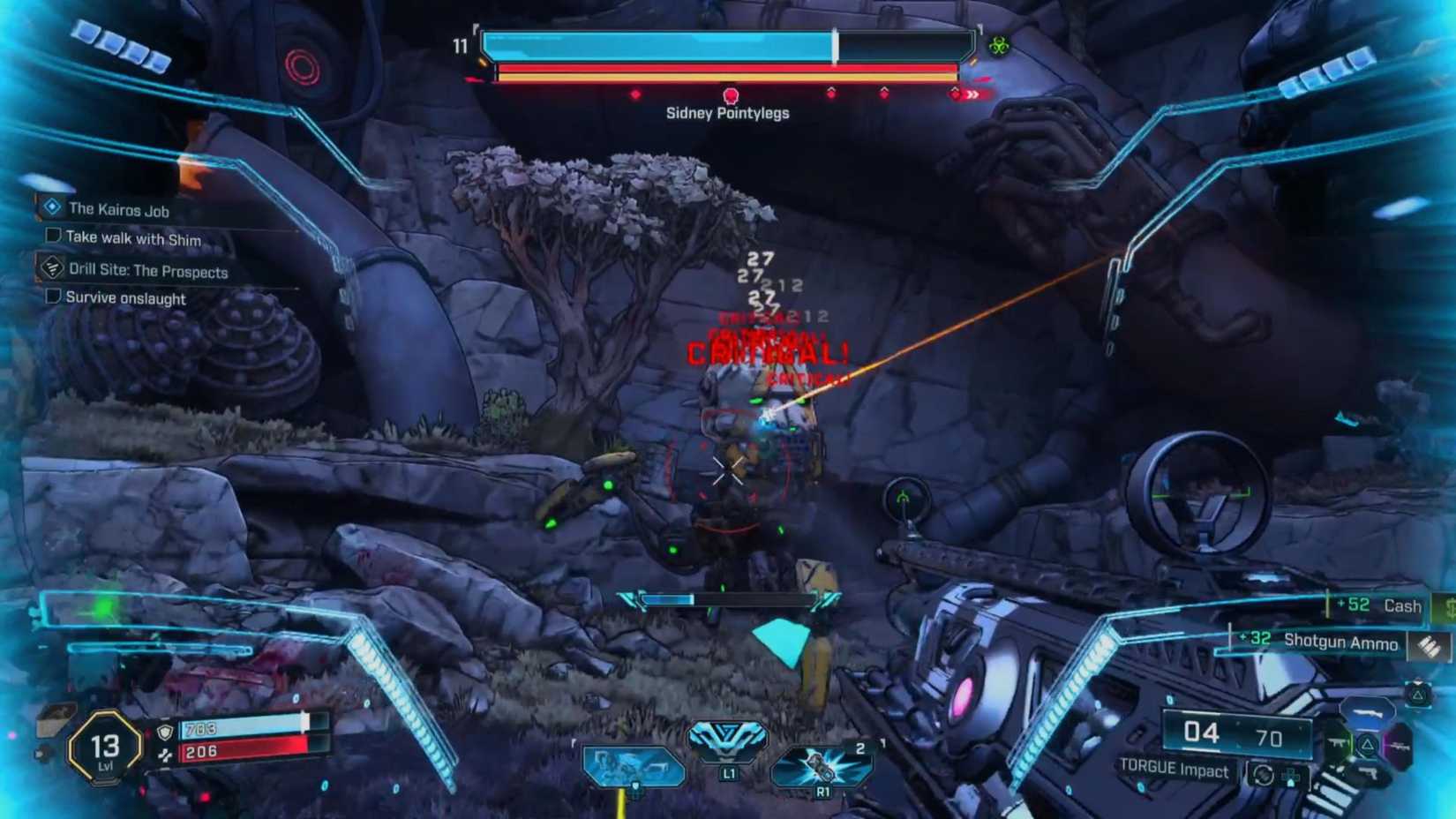Screen dimensions: 1456x819
Task: Toggle the diamond marker for The Kairos Job
Action: coord(50,209)
